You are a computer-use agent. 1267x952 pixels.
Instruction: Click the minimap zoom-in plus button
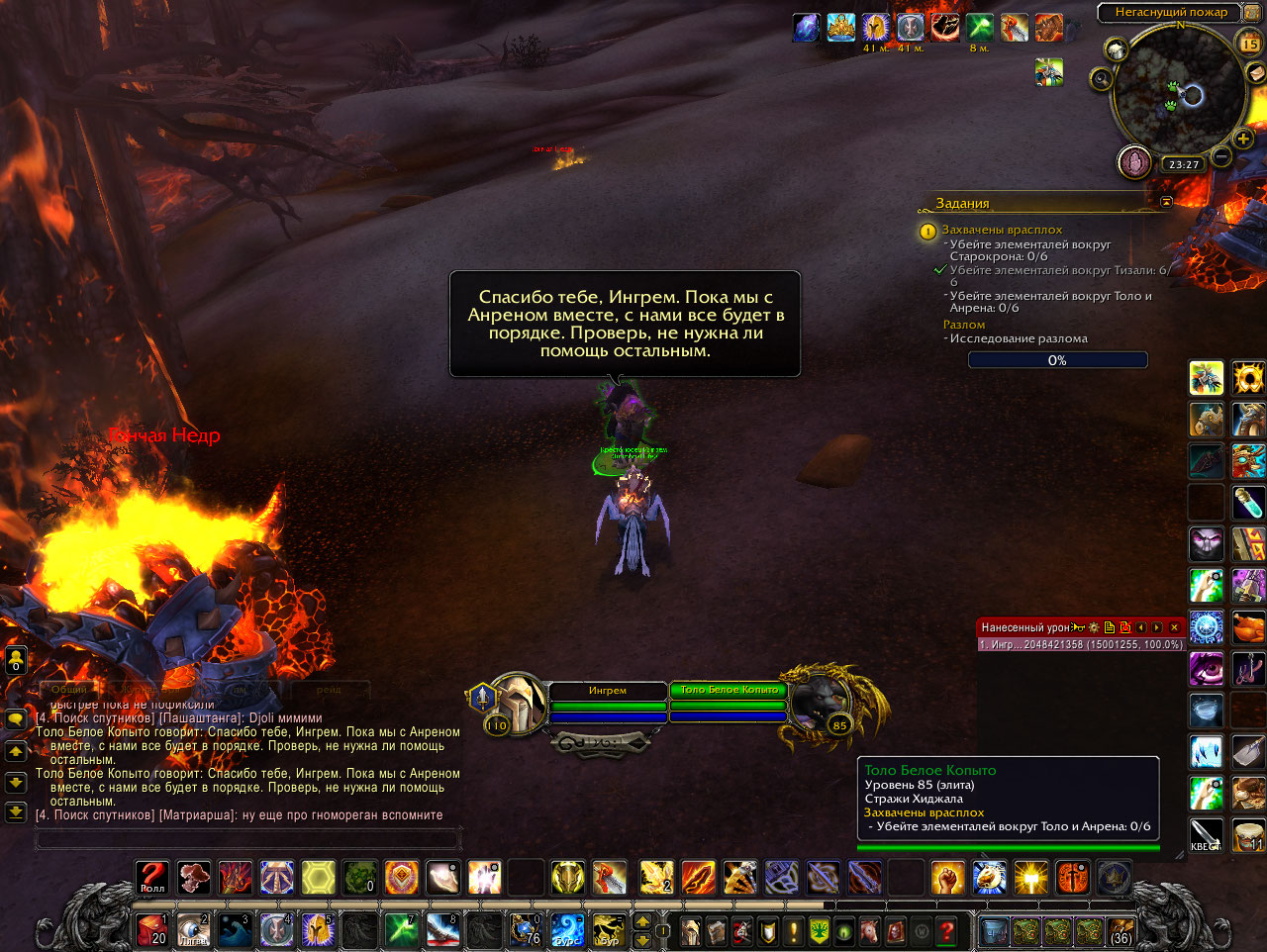click(1243, 140)
